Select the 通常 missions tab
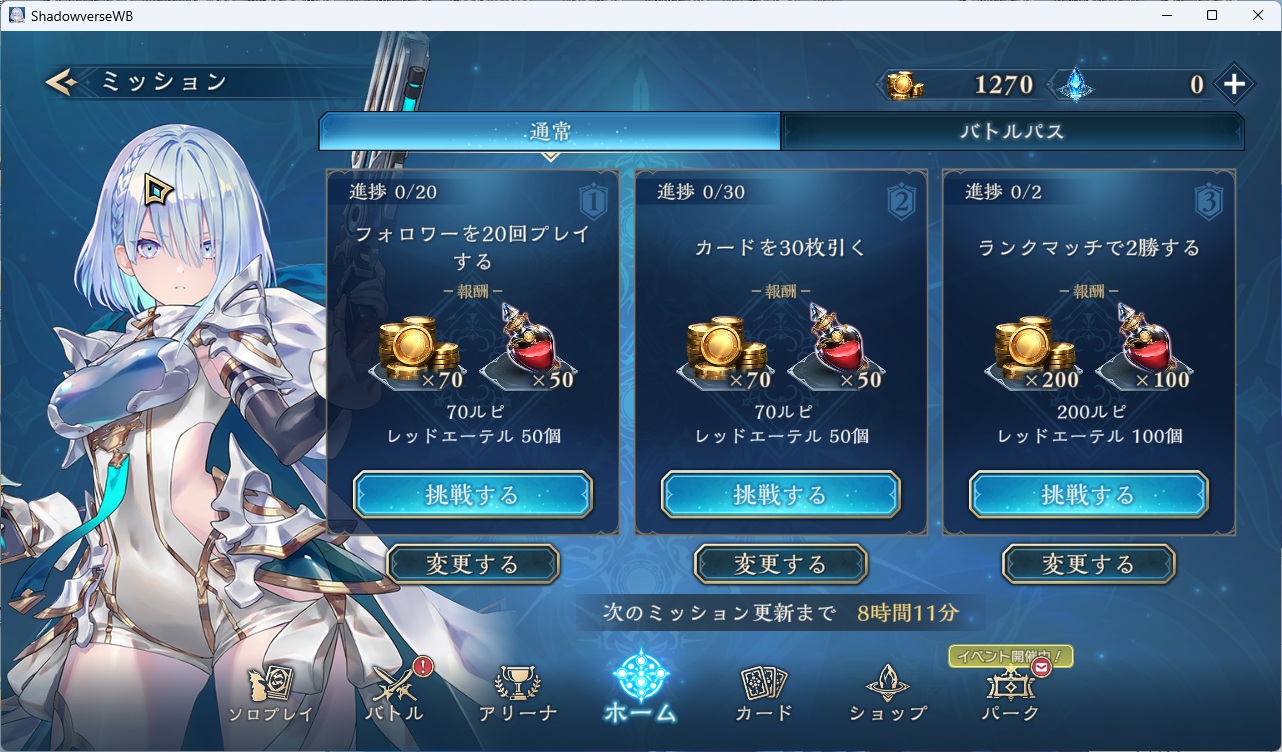 coord(550,131)
